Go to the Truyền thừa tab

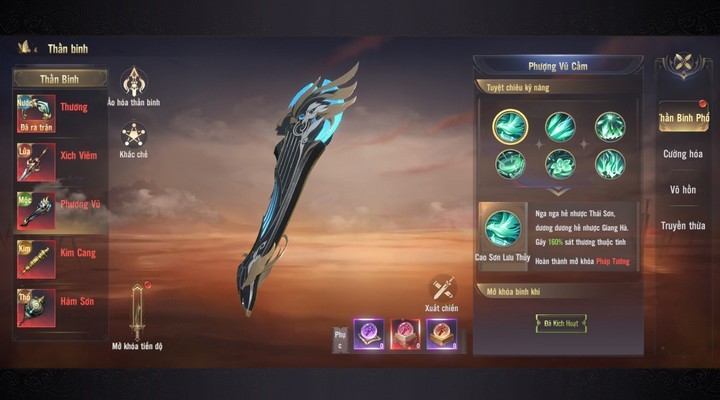[682, 226]
